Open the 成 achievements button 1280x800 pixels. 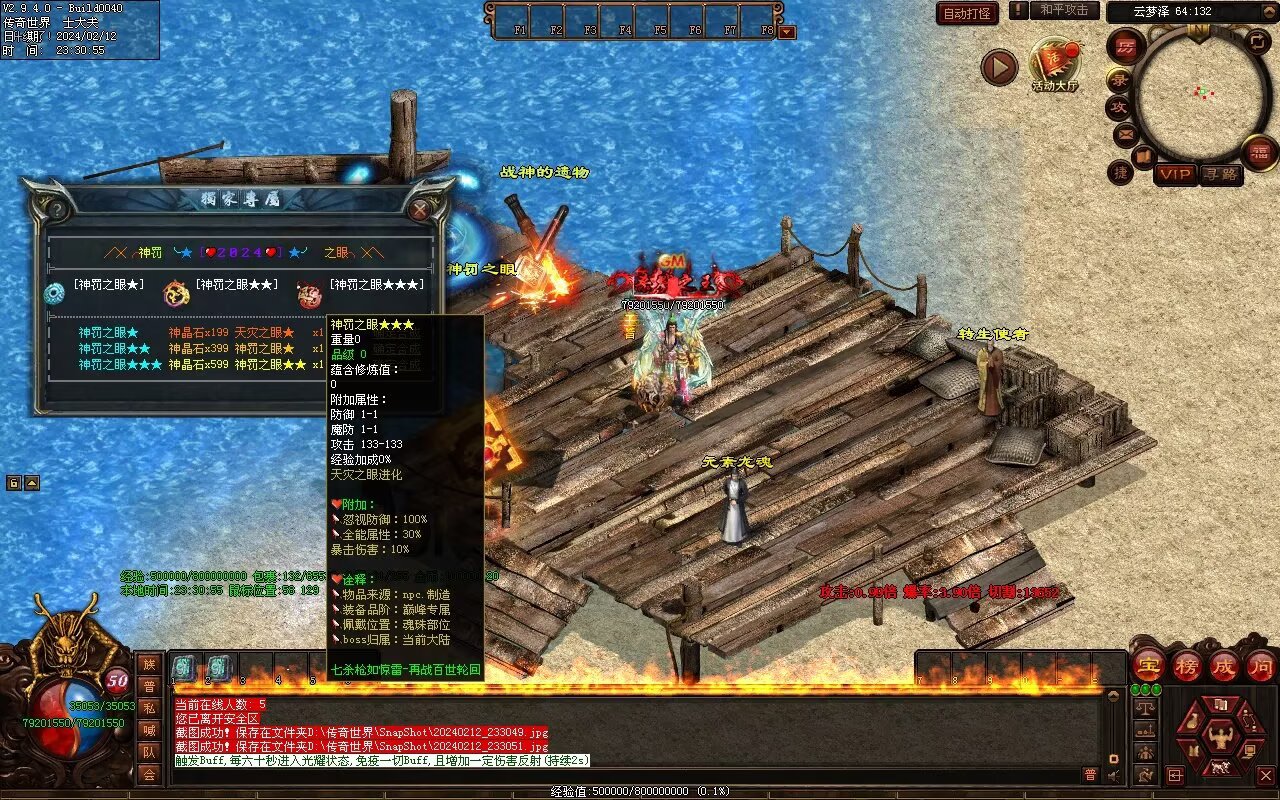pyautogui.click(x=1223, y=665)
